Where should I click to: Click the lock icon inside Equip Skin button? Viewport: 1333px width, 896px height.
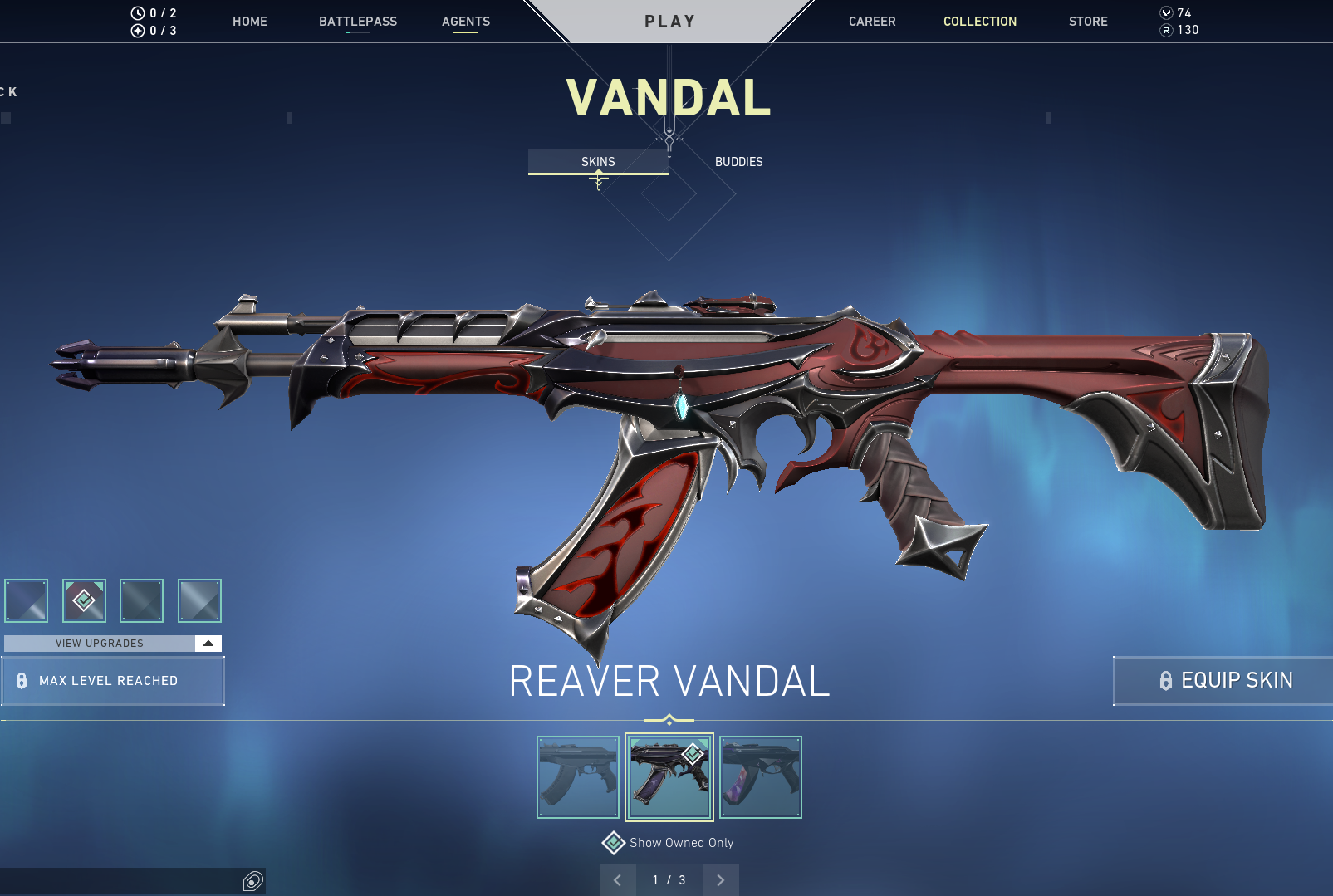(1166, 680)
